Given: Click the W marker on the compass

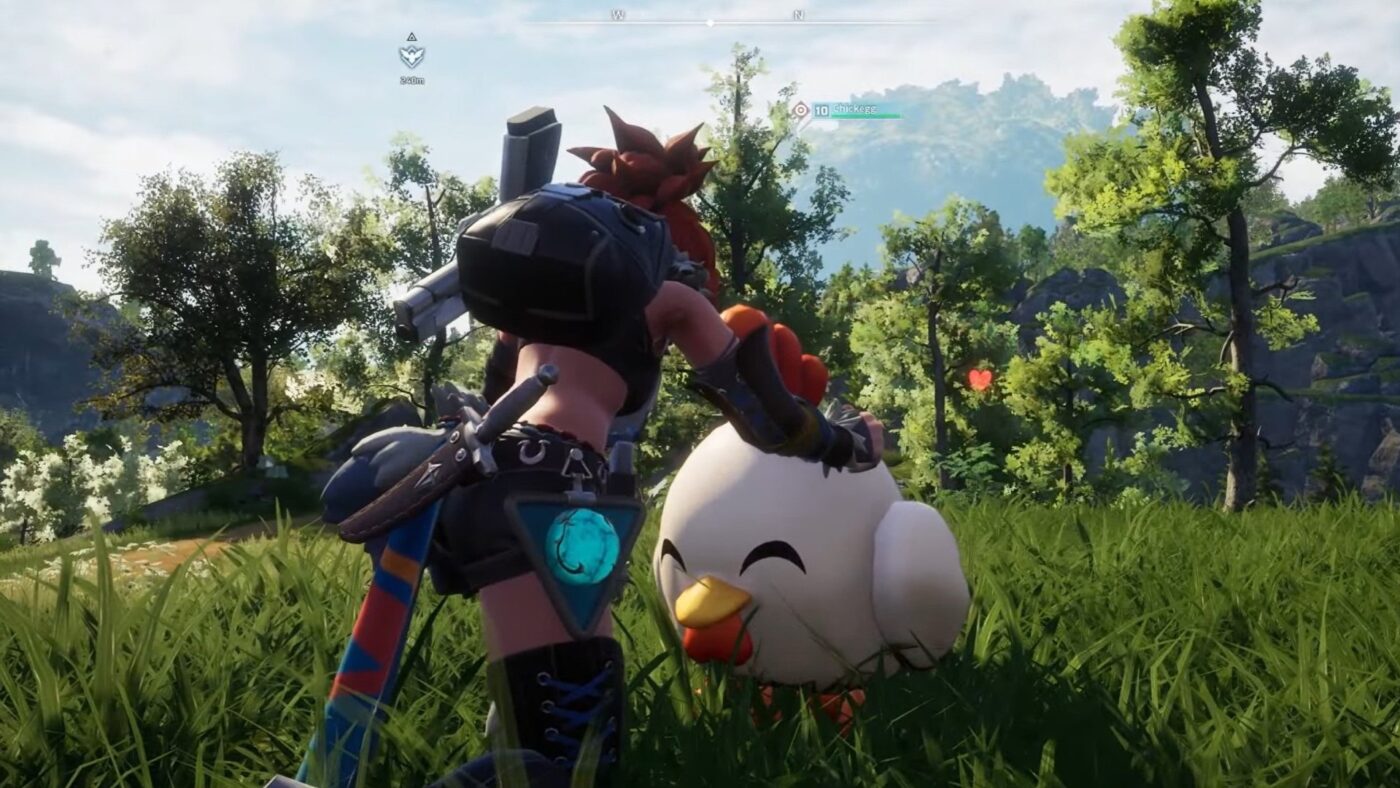Looking at the screenshot, I should 617,14.
